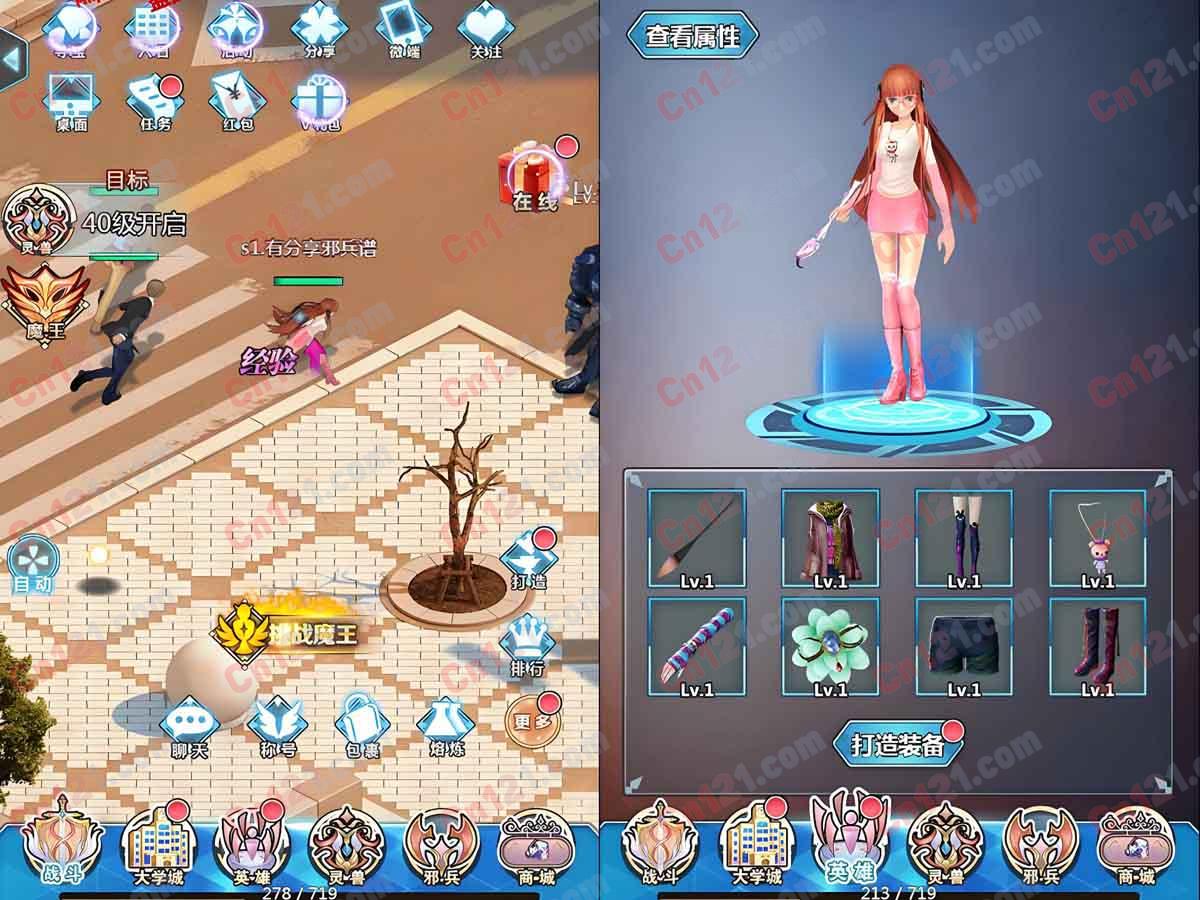Open the 查看属性 attributes view
Screen dimensions: 1200x900
[692, 36]
